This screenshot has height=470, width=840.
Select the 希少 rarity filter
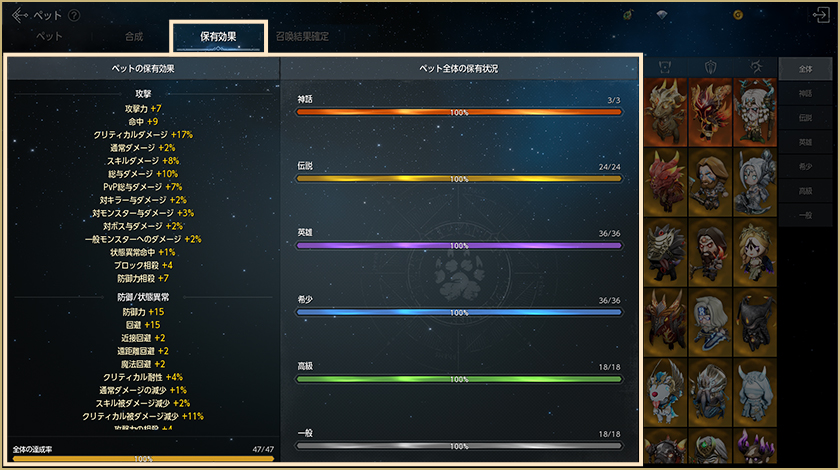tap(805, 166)
